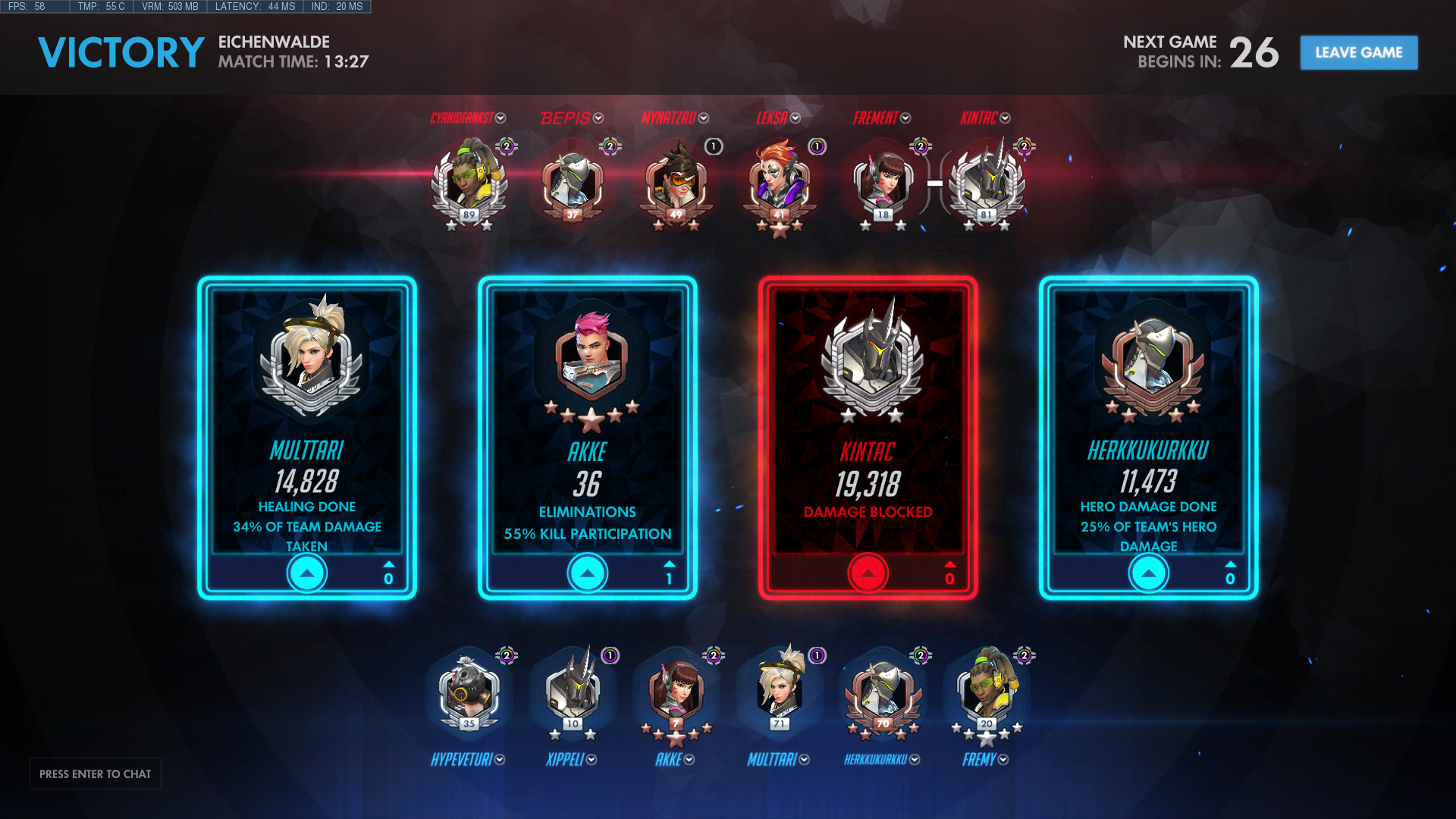The width and height of the screenshot is (1456, 819).
Task: Open the Press Enter to Chat box
Action: 96,773
